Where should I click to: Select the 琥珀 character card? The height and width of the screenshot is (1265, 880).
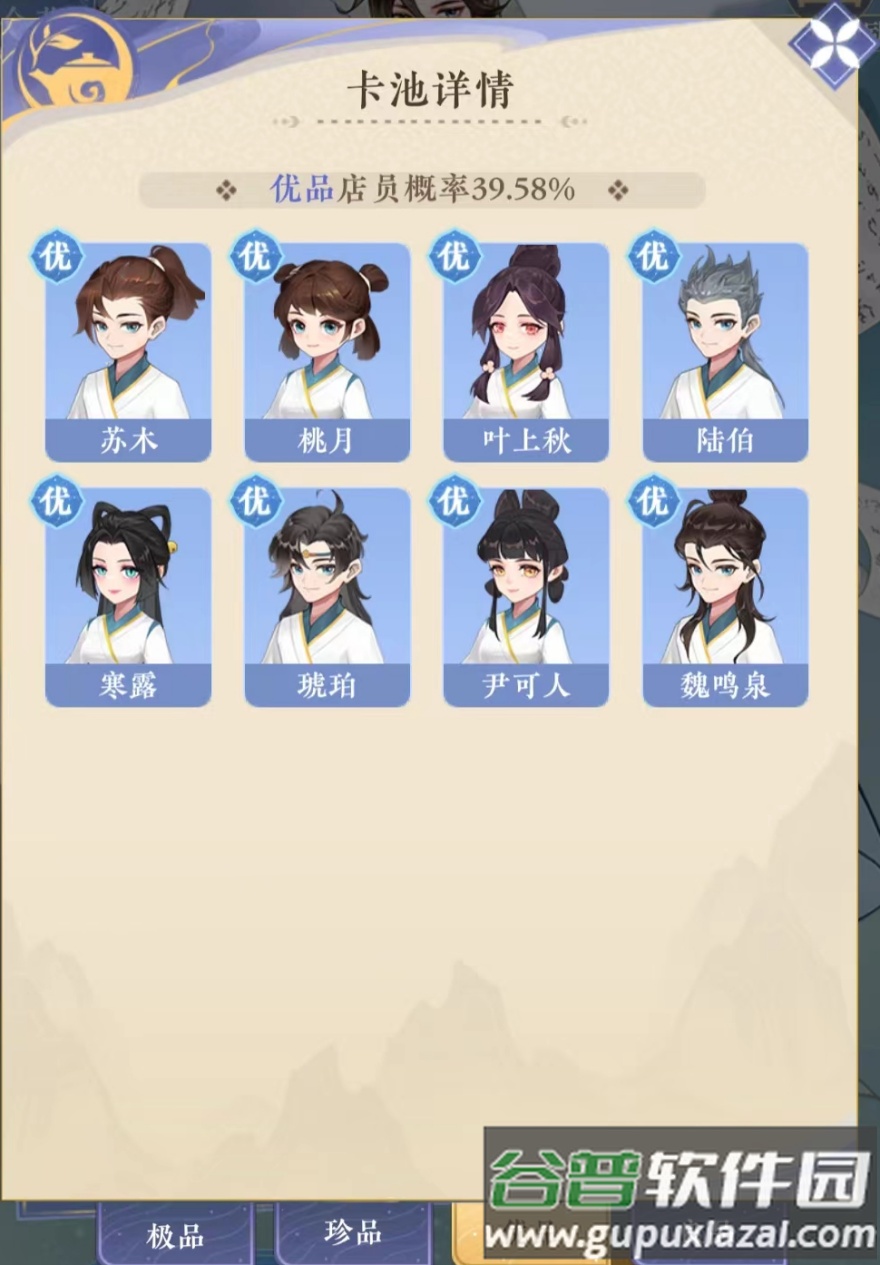327,596
